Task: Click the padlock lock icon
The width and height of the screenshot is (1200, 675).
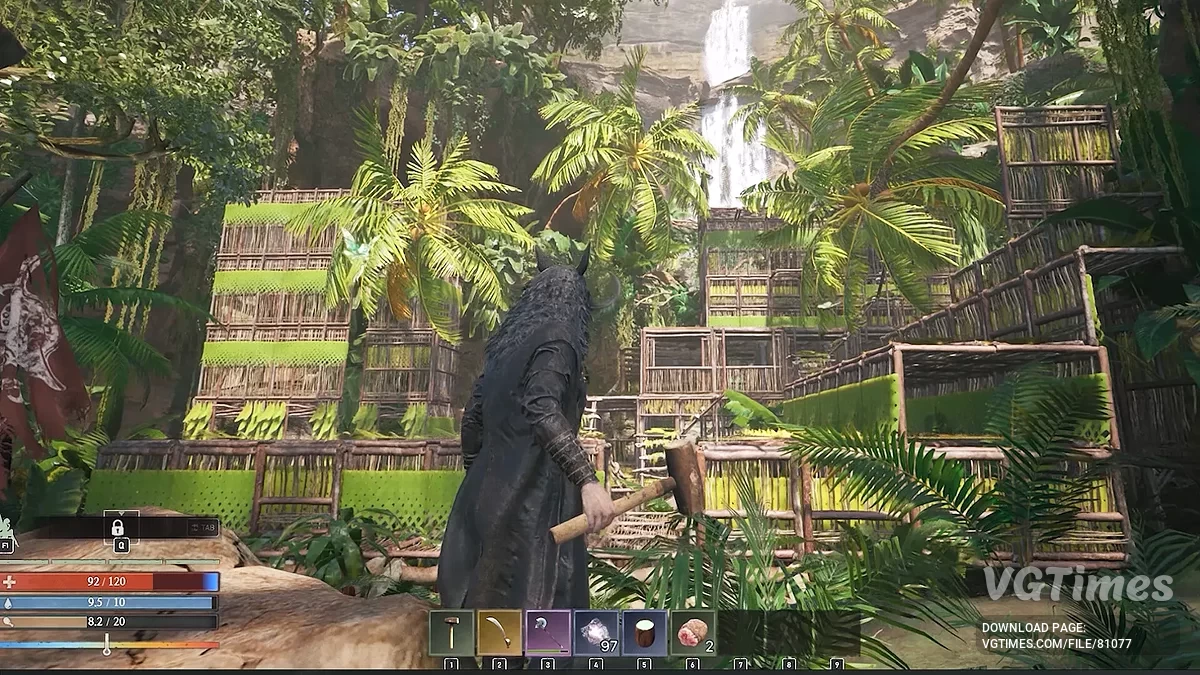Action: coord(118,527)
